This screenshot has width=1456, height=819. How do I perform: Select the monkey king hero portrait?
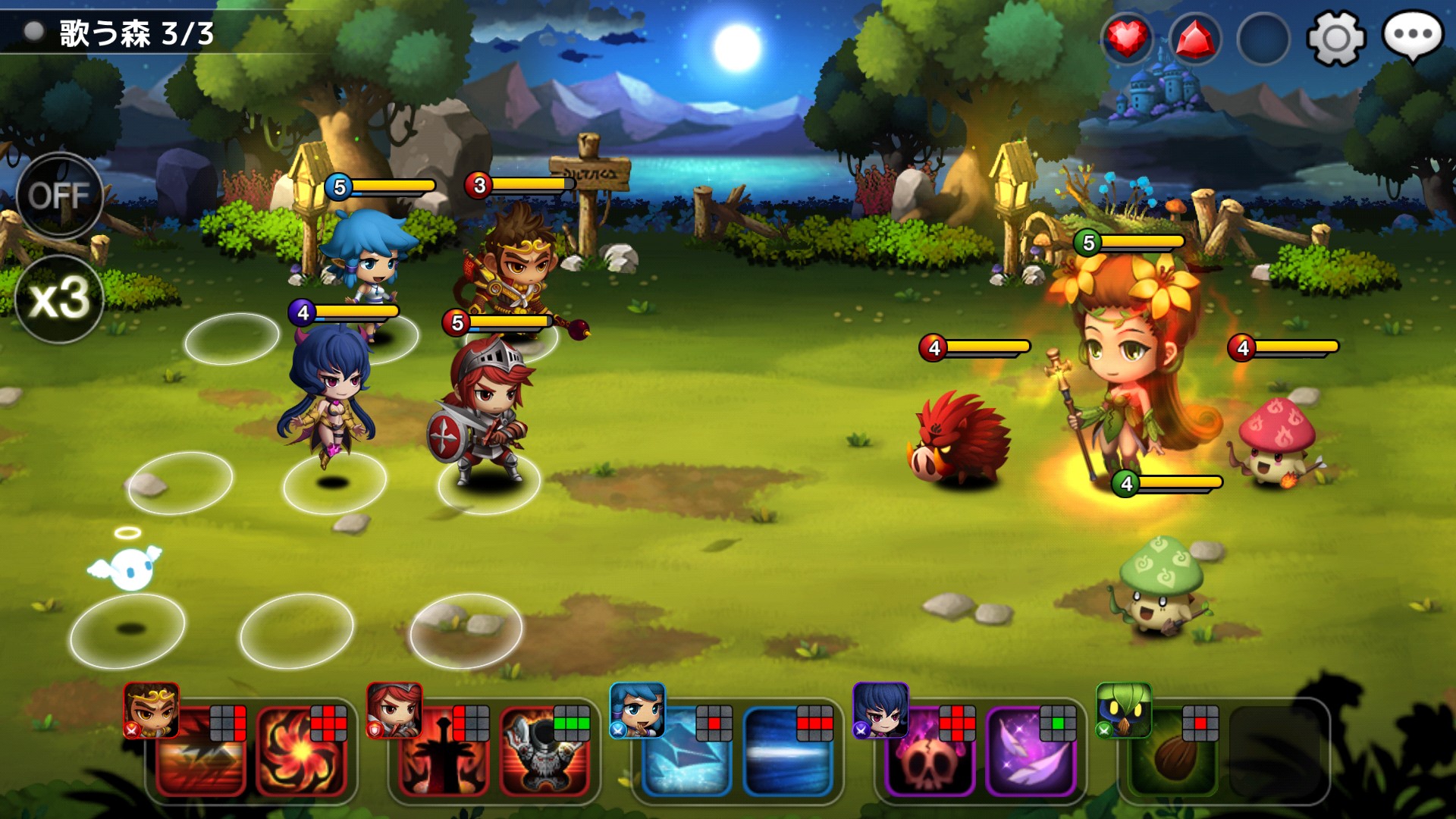pos(152,711)
